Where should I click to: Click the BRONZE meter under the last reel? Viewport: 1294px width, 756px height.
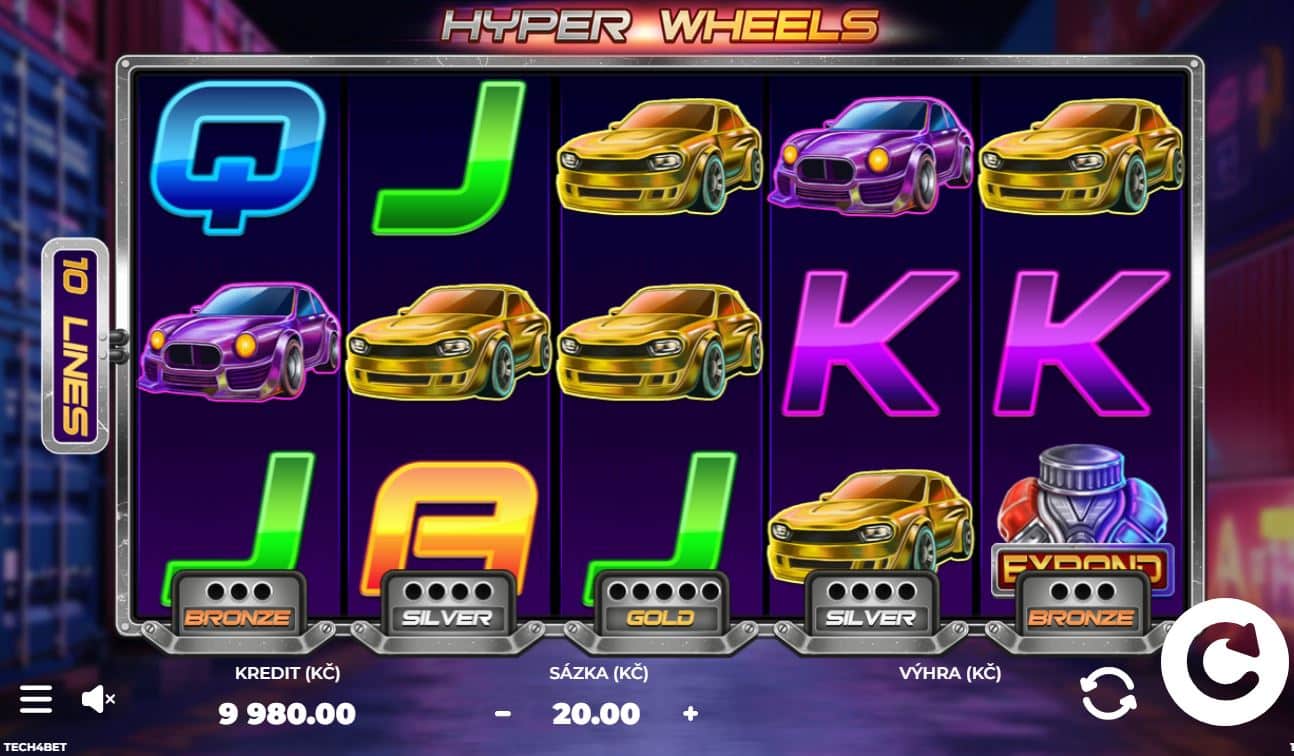pos(1084,601)
